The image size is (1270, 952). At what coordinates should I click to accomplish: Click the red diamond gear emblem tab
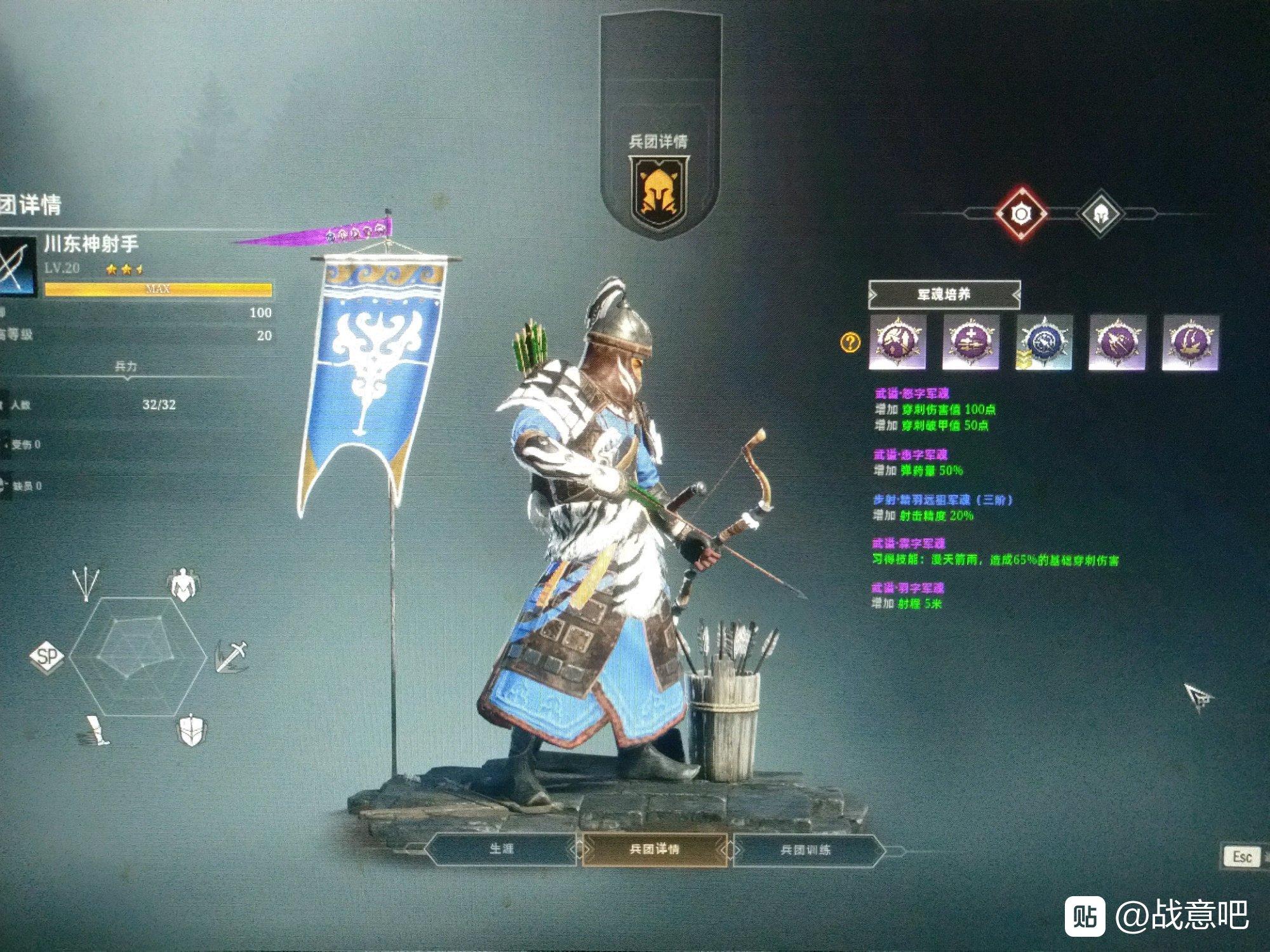pyautogui.click(x=1020, y=215)
